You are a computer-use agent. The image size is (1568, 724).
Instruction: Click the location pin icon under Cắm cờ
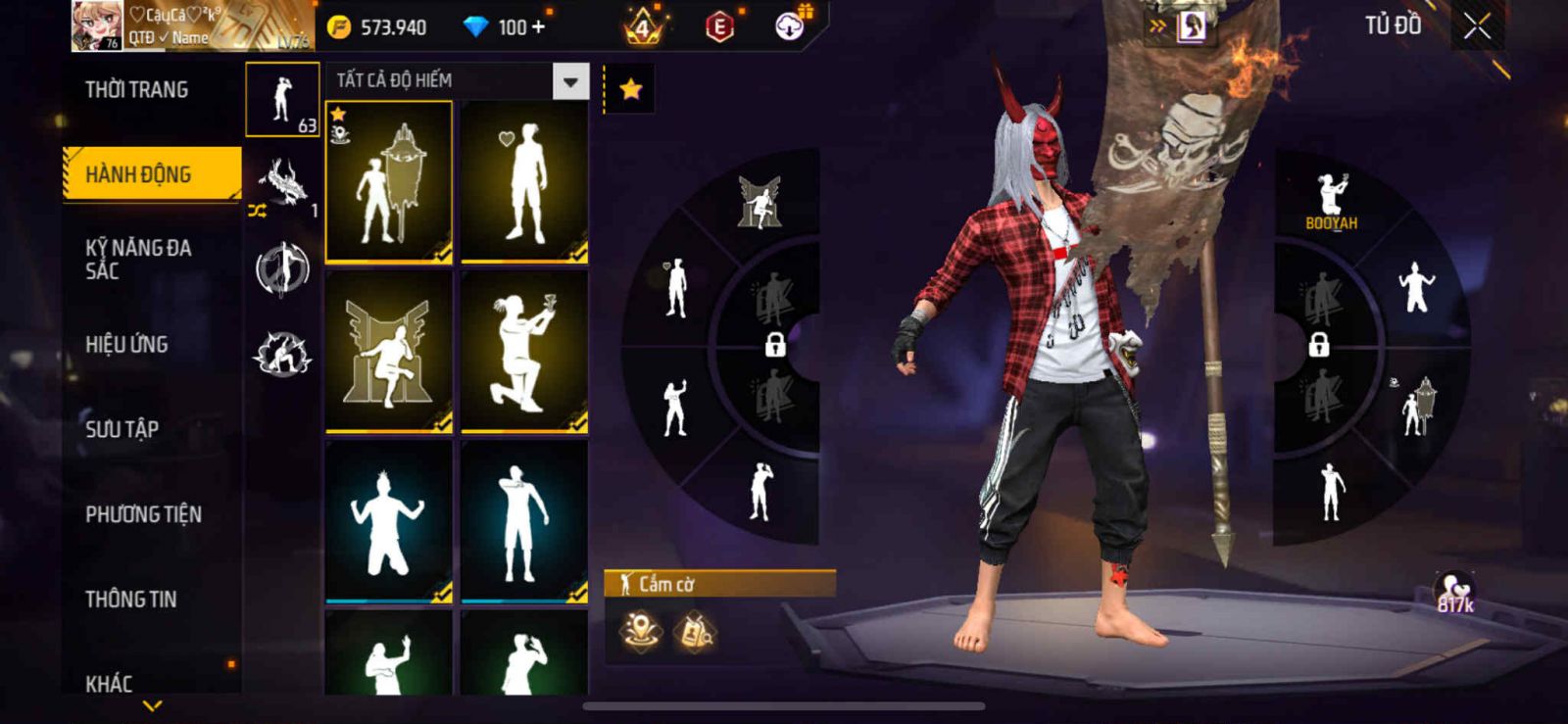click(x=640, y=632)
